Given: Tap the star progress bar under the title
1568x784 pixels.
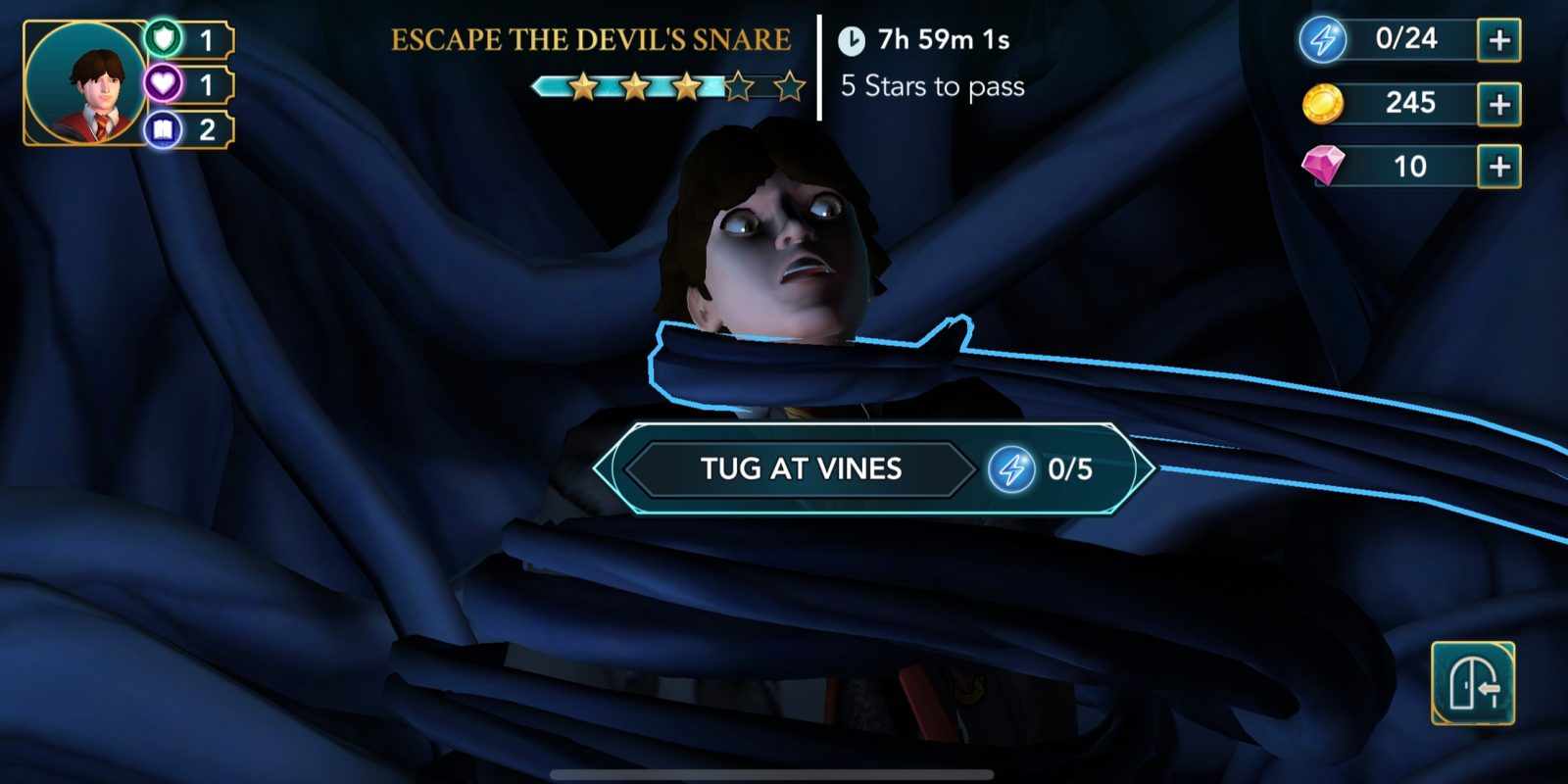Looking at the screenshot, I should click(666, 86).
